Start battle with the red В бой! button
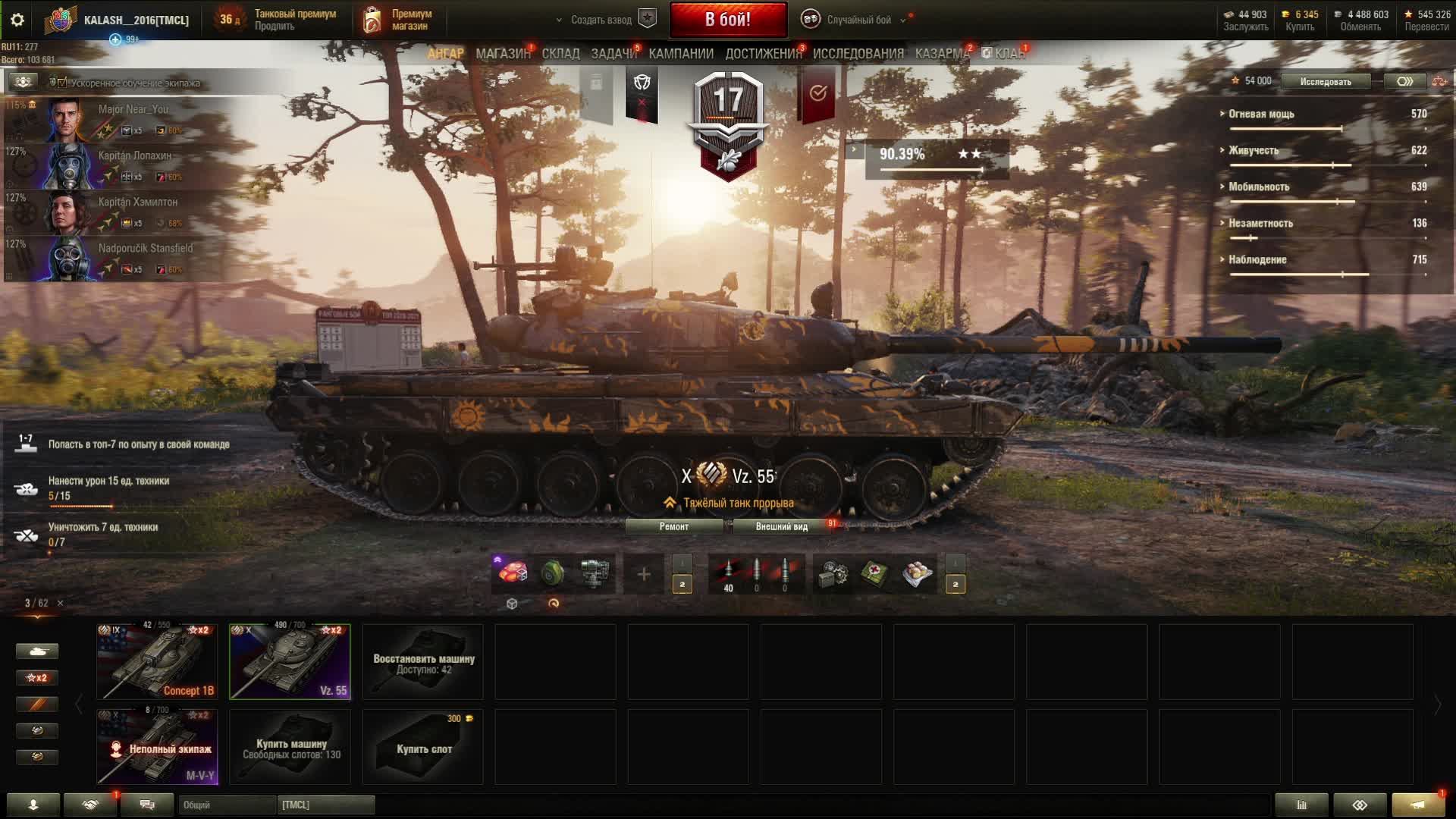The height and width of the screenshot is (819, 1456). coord(727,20)
